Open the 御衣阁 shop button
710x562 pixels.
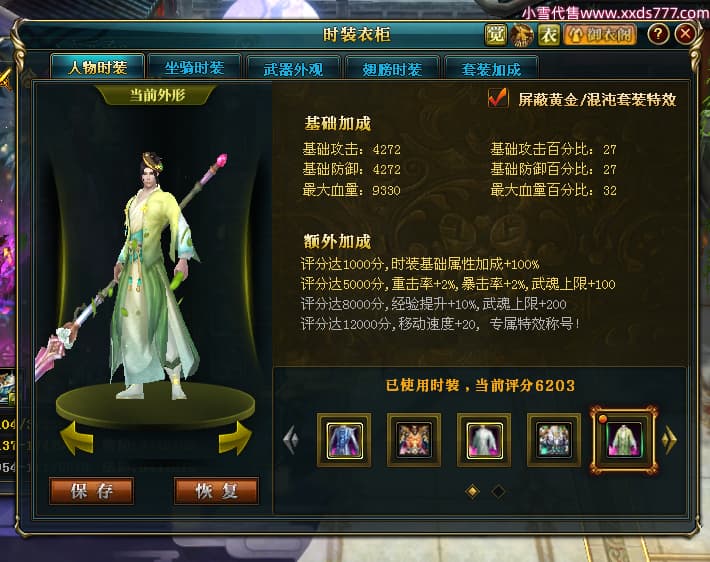(600, 35)
